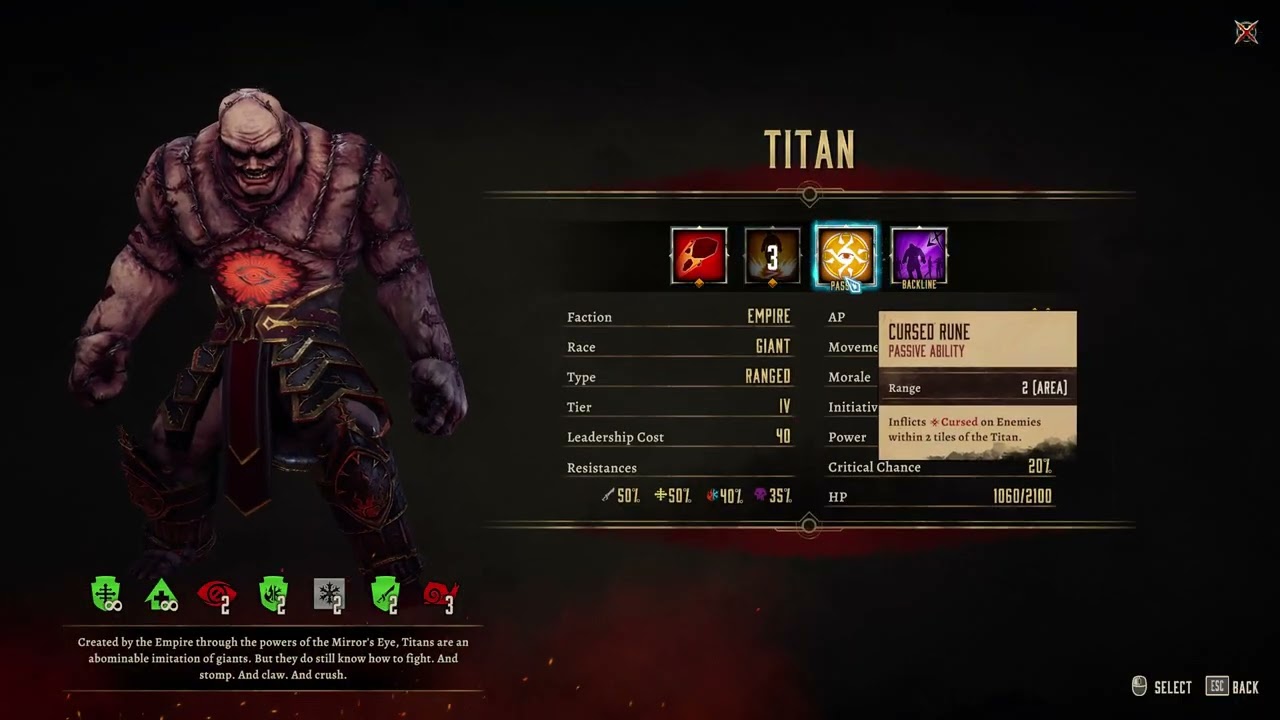Inspect the red snail slow status icon
1280x720 pixels.
pyautogui.click(x=440, y=595)
